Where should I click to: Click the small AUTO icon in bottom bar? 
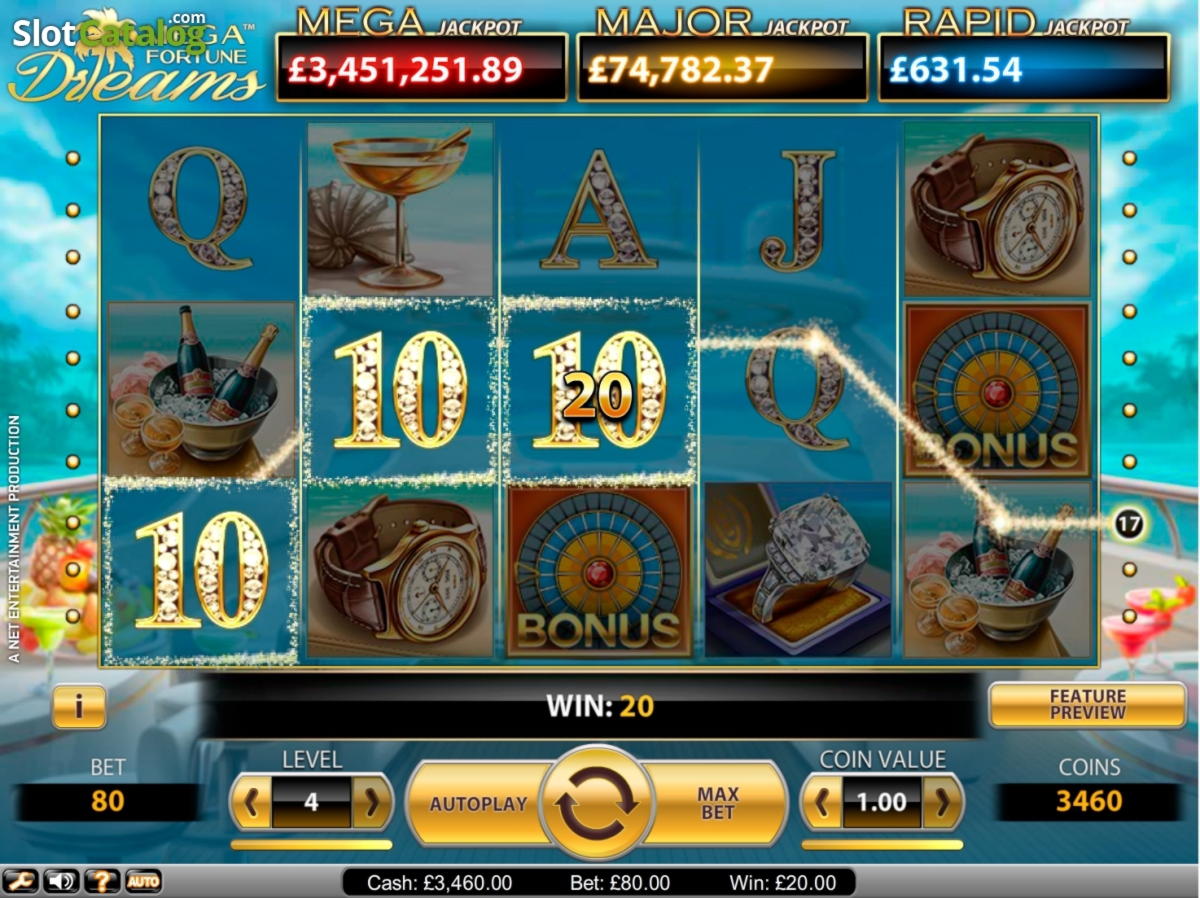tap(143, 881)
